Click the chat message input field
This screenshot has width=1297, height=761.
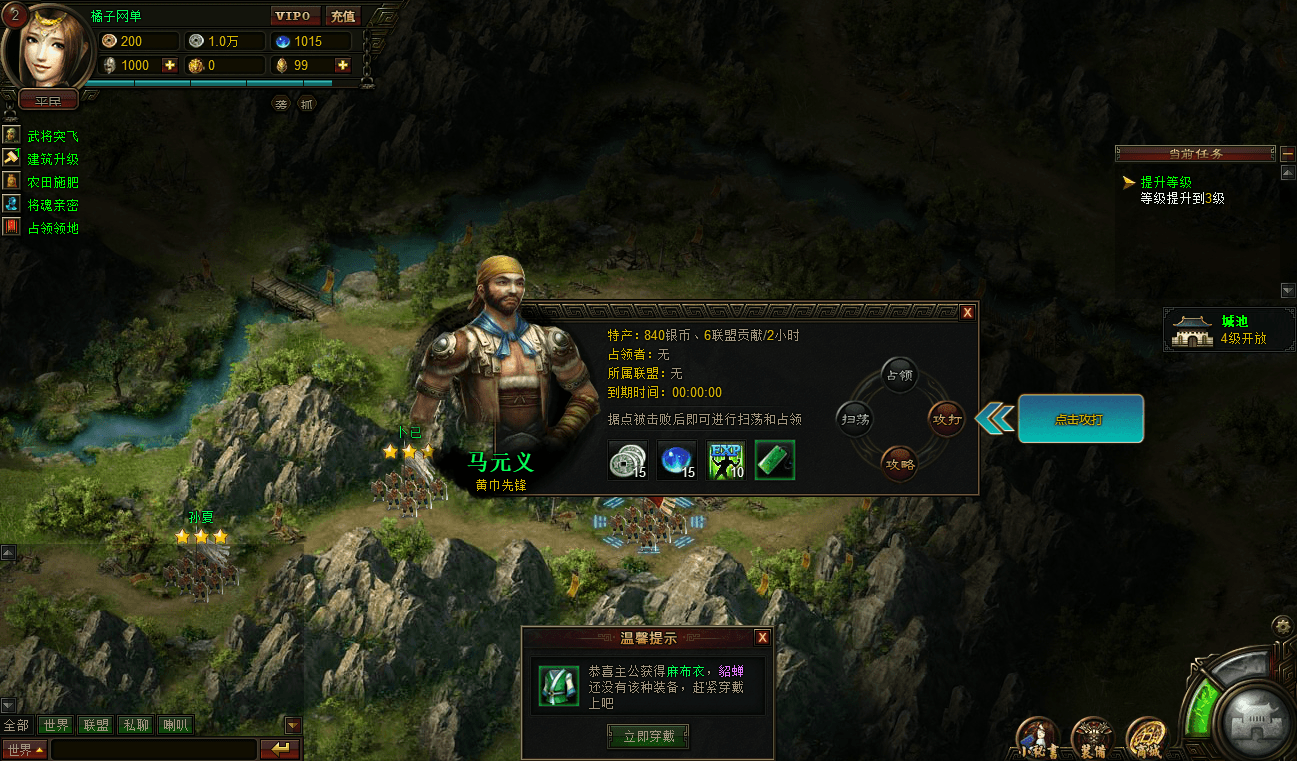[x=153, y=749]
